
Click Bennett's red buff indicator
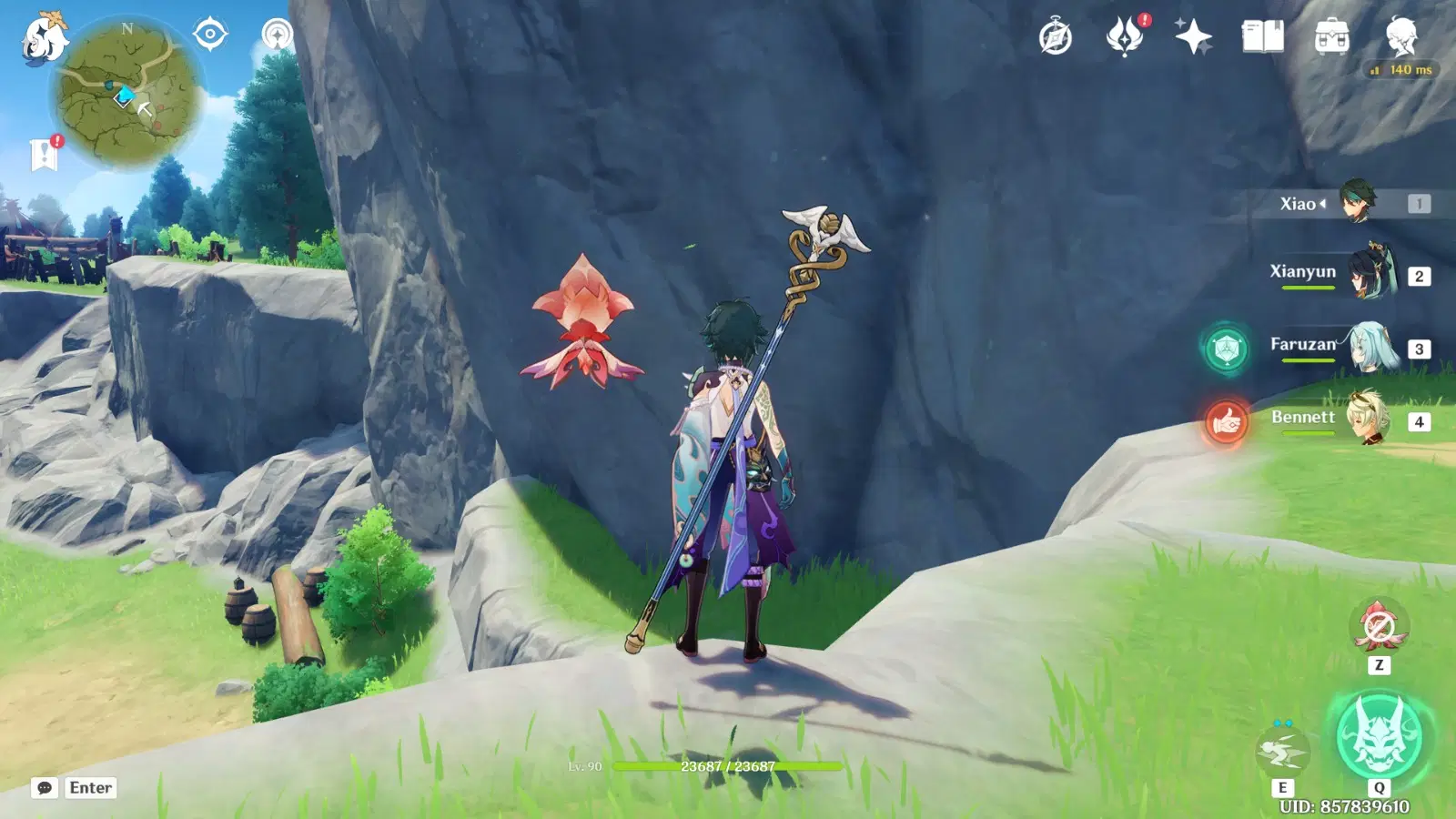[x=1228, y=420]
